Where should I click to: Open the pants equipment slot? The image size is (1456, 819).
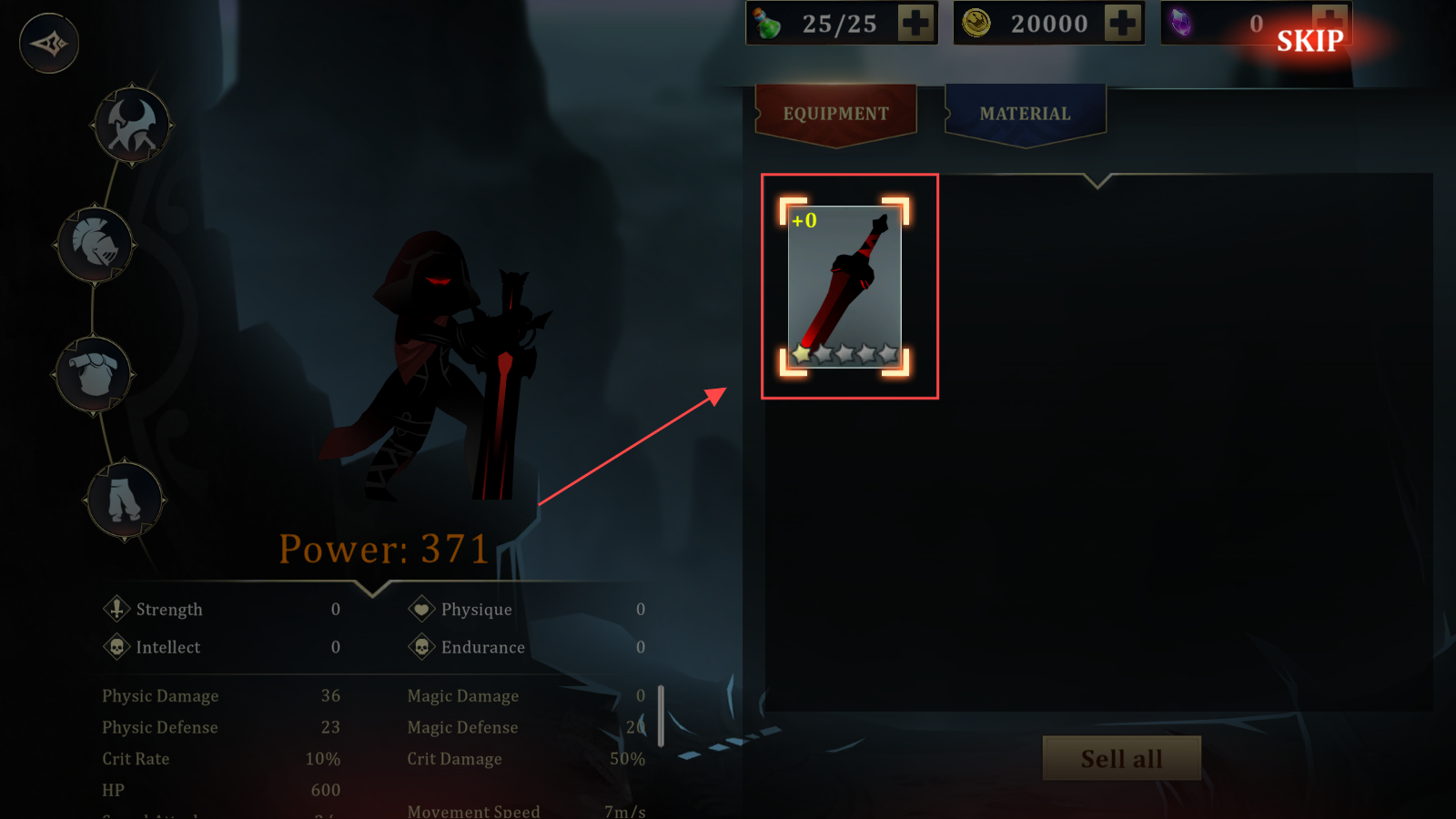point(125,500)
